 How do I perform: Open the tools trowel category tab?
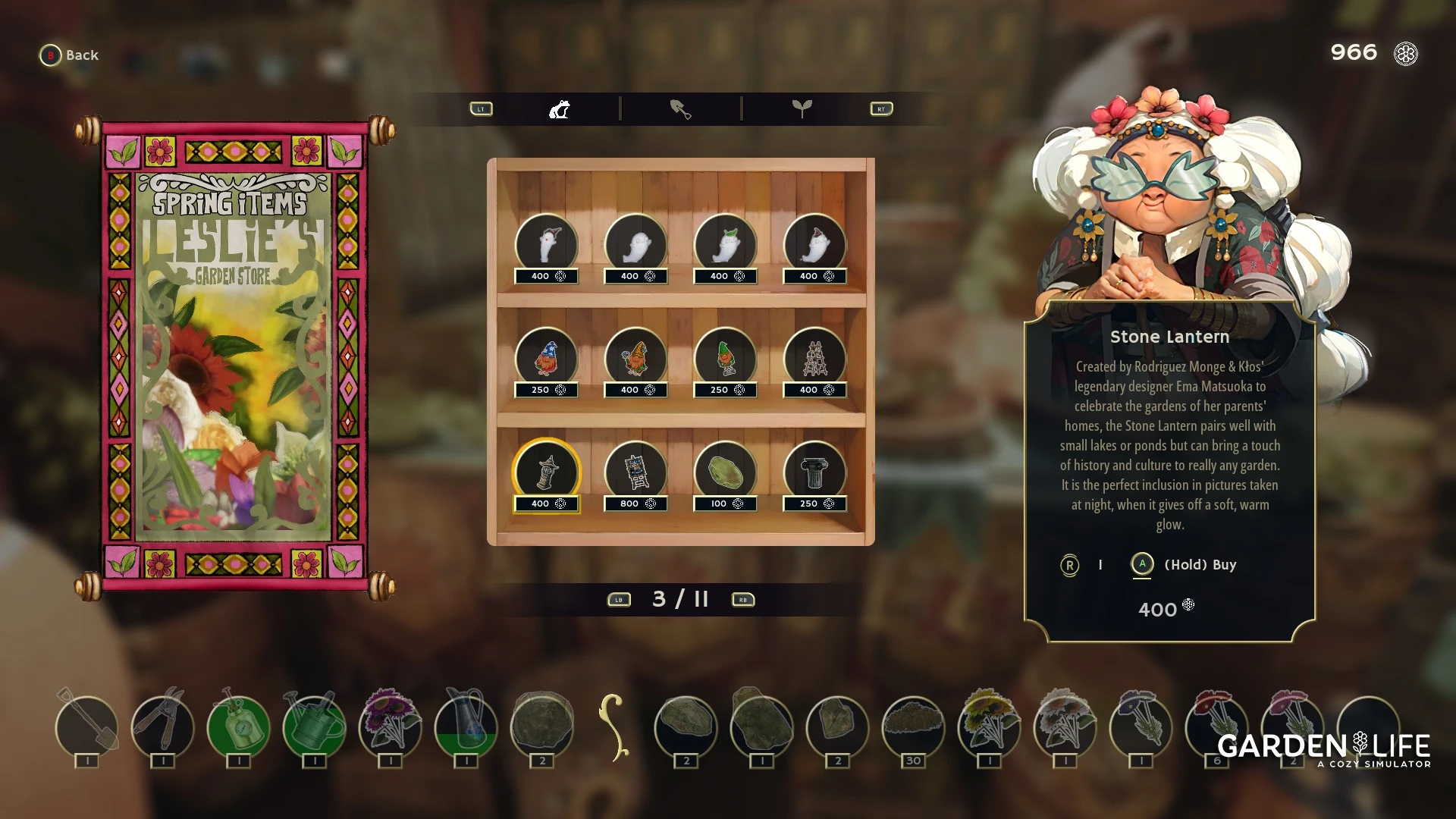(x=680, y=109)
